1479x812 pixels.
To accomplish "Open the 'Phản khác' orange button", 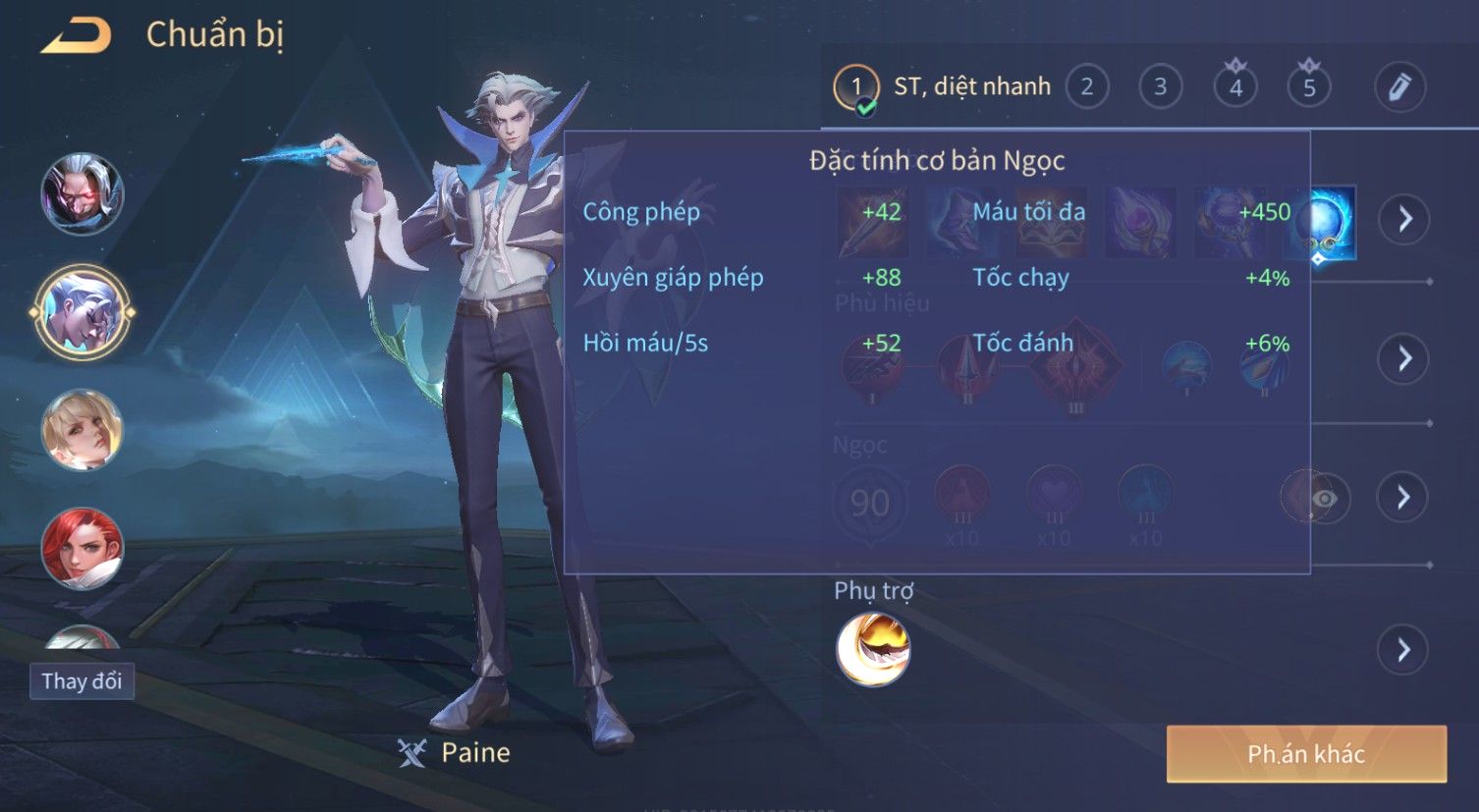I will point(1306,754).
